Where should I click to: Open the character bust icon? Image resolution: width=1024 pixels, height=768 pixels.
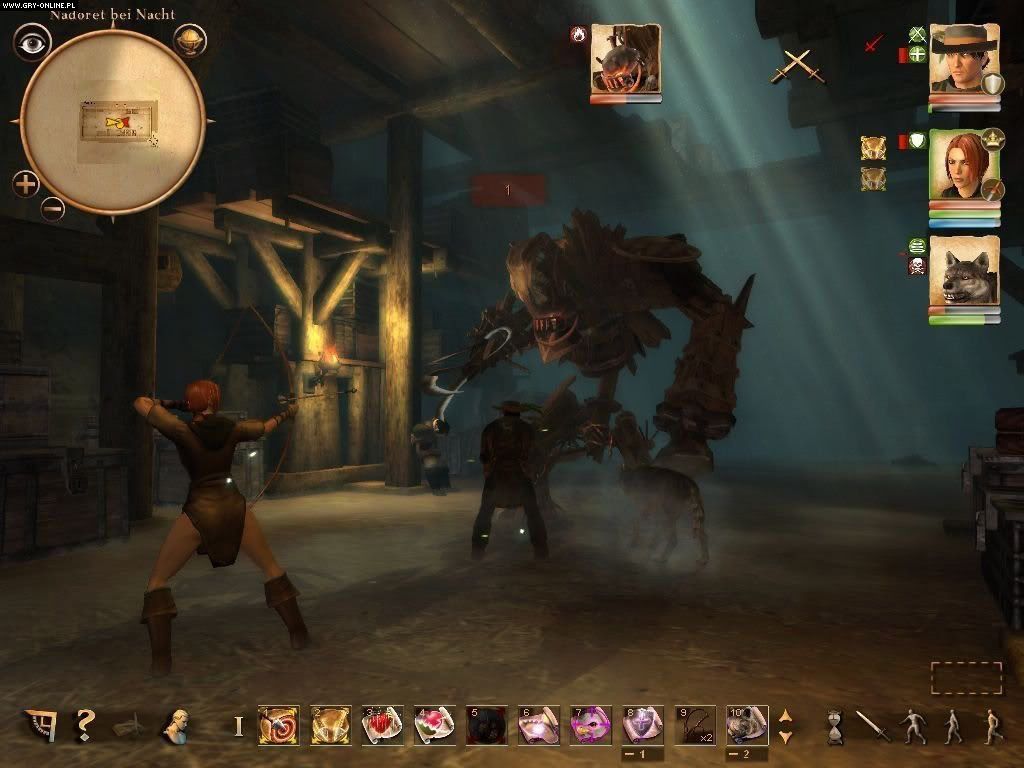(179, 725)
